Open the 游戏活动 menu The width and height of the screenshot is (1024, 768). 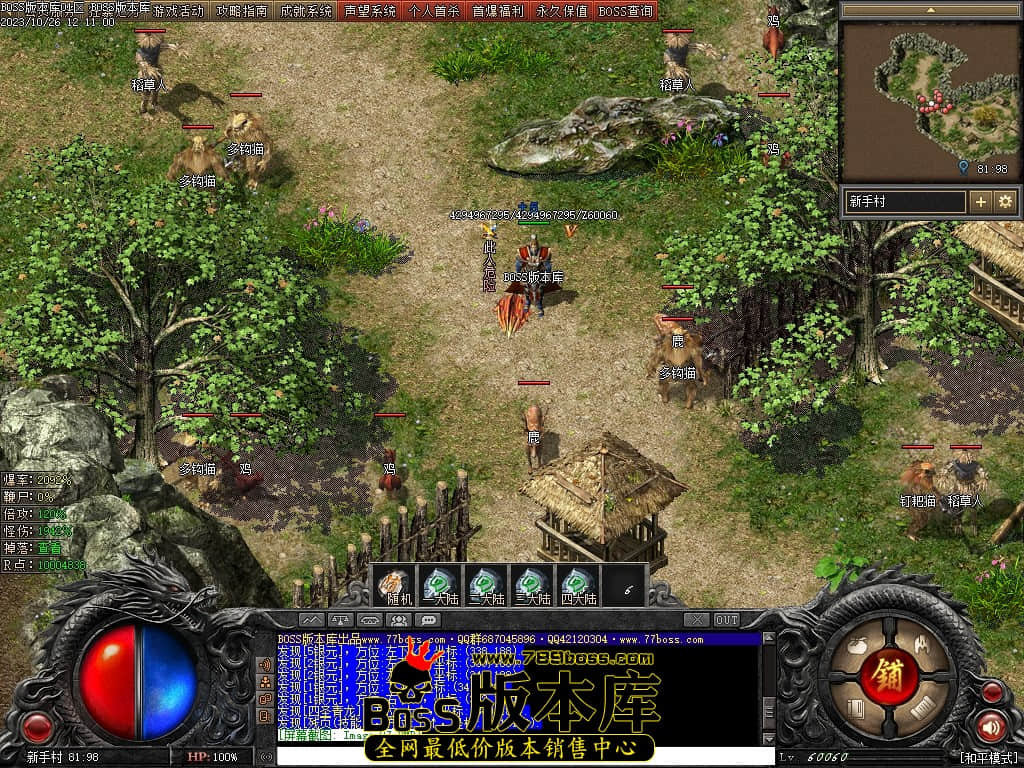(x=179, y=11)
